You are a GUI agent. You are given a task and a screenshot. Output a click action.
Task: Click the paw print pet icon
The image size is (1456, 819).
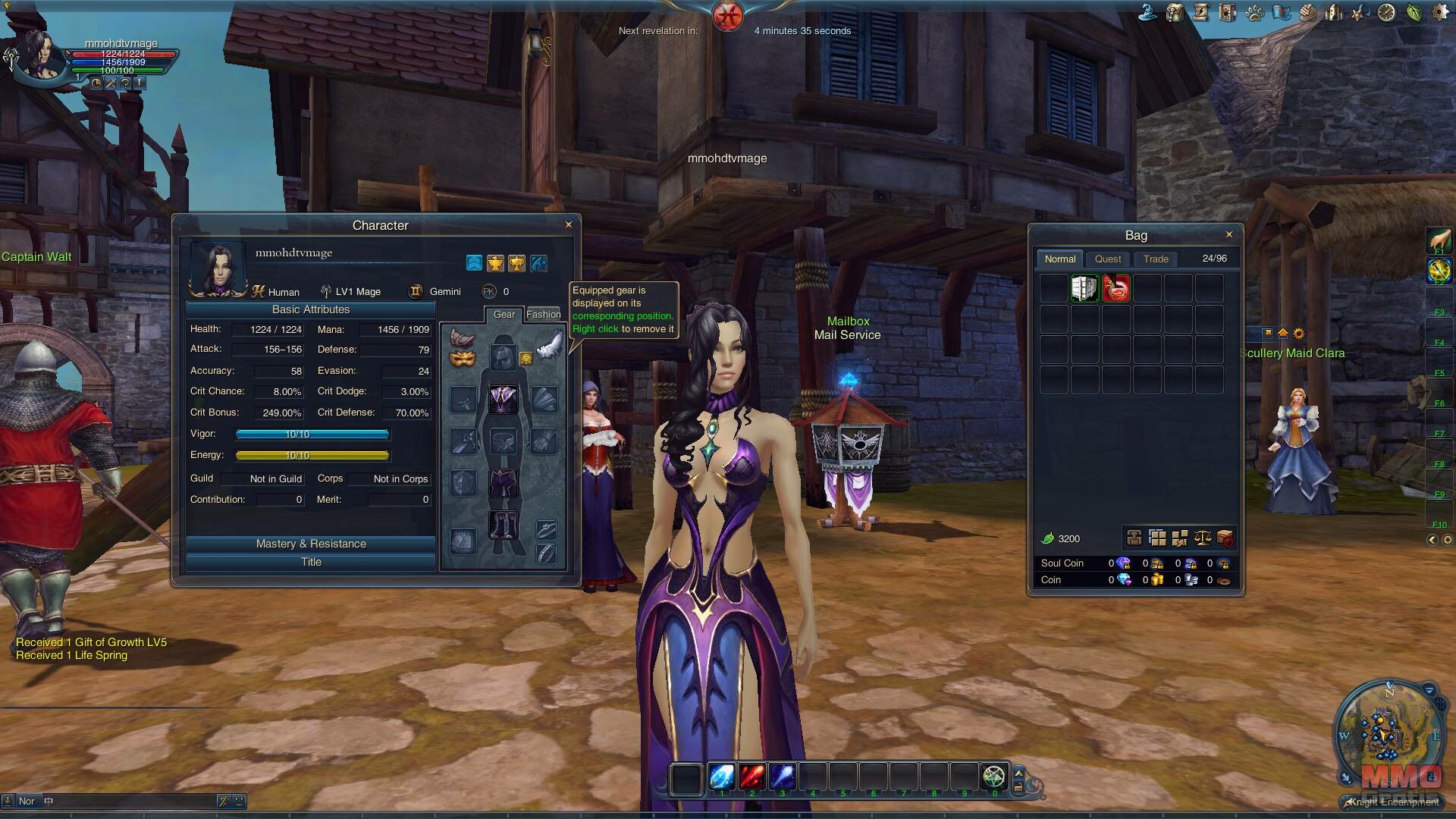coord(1254,13)
